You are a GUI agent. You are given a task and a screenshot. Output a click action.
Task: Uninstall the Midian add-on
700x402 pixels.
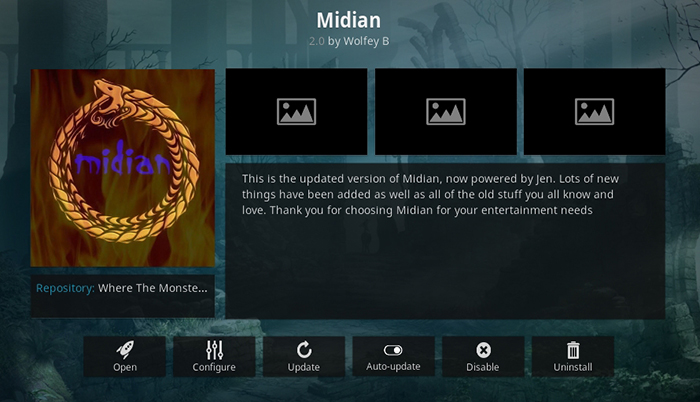tap(573, 356)
